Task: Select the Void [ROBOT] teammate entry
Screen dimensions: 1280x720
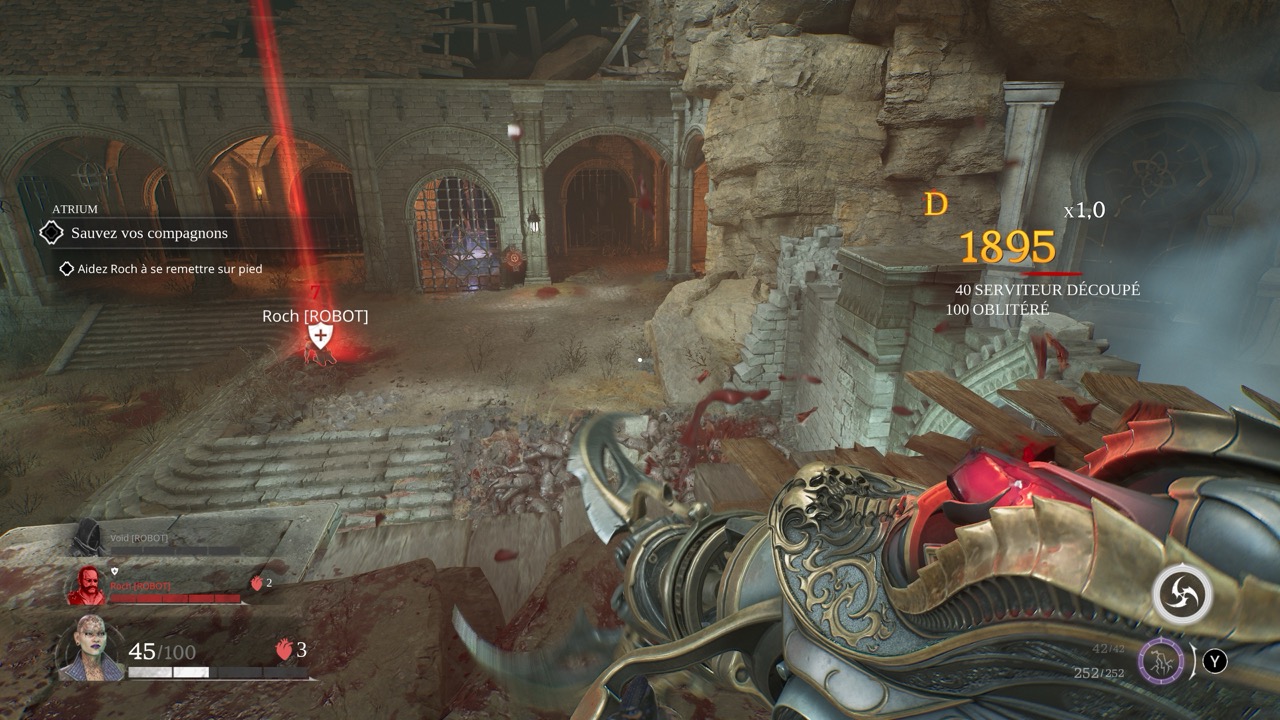Action: (x=125, y=538)
